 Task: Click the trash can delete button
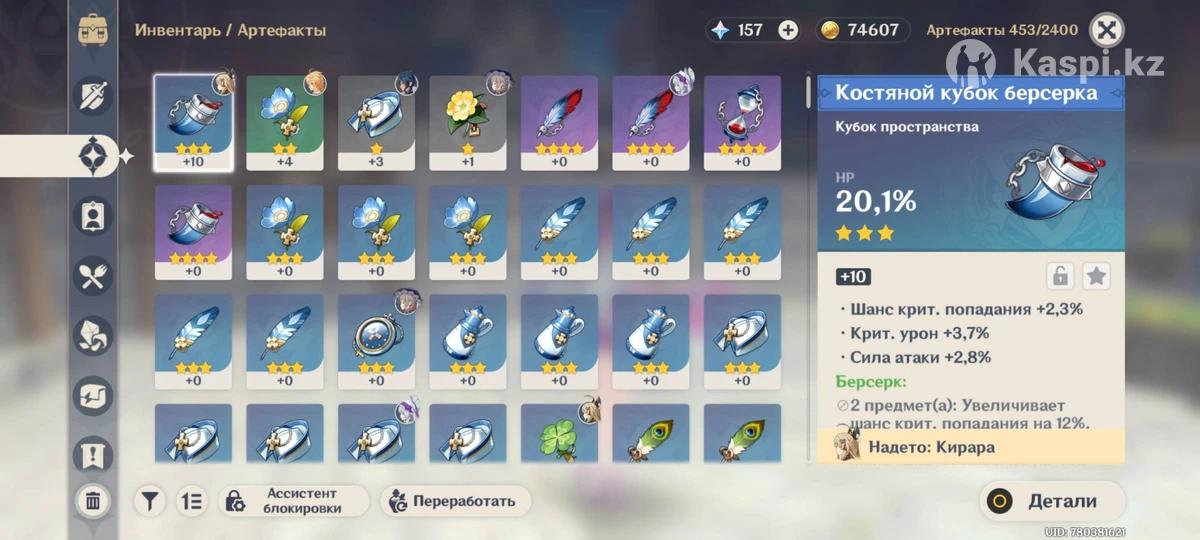click(93, 500)
